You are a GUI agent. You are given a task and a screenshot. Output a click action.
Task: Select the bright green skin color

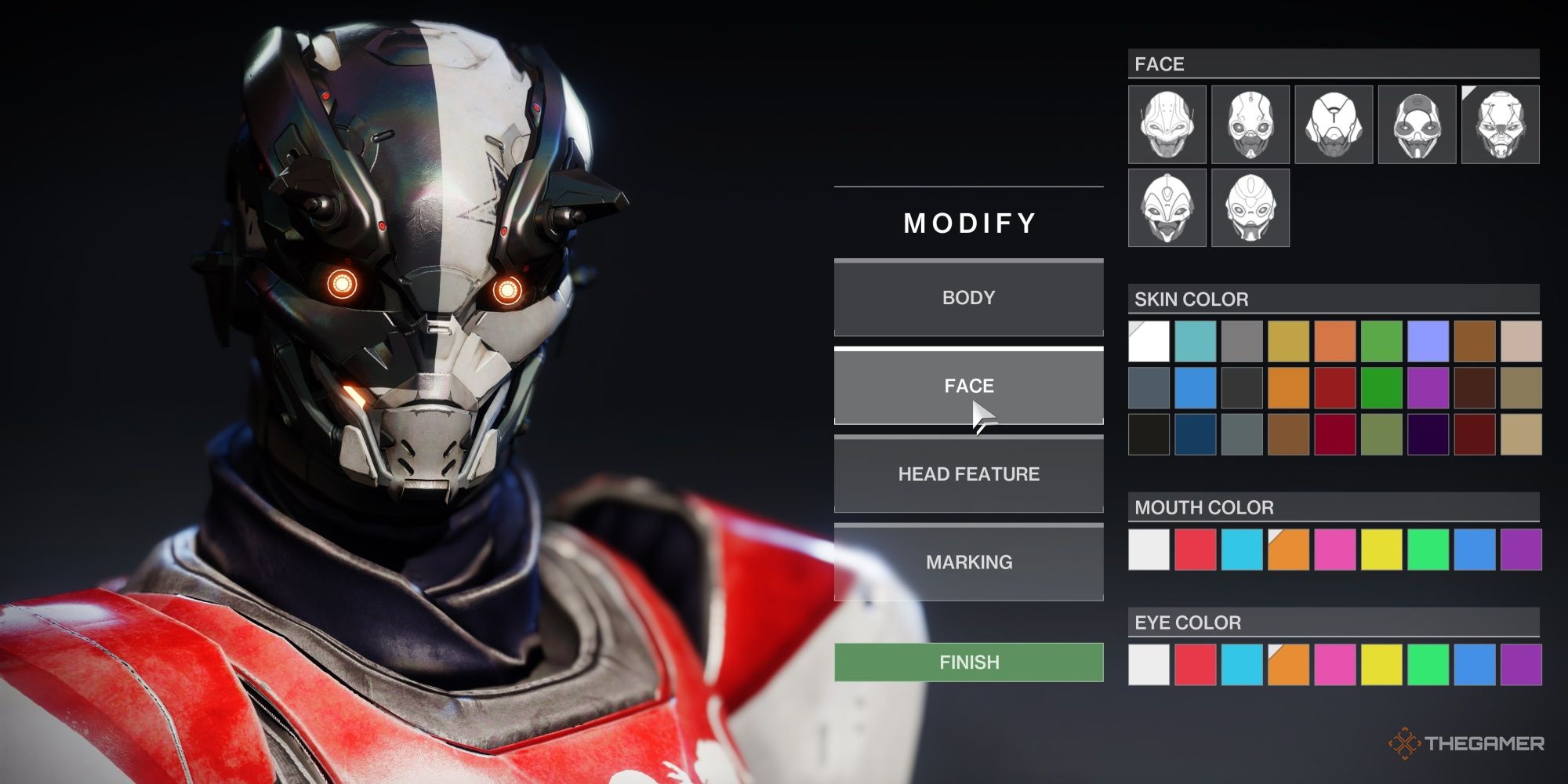1381,388
